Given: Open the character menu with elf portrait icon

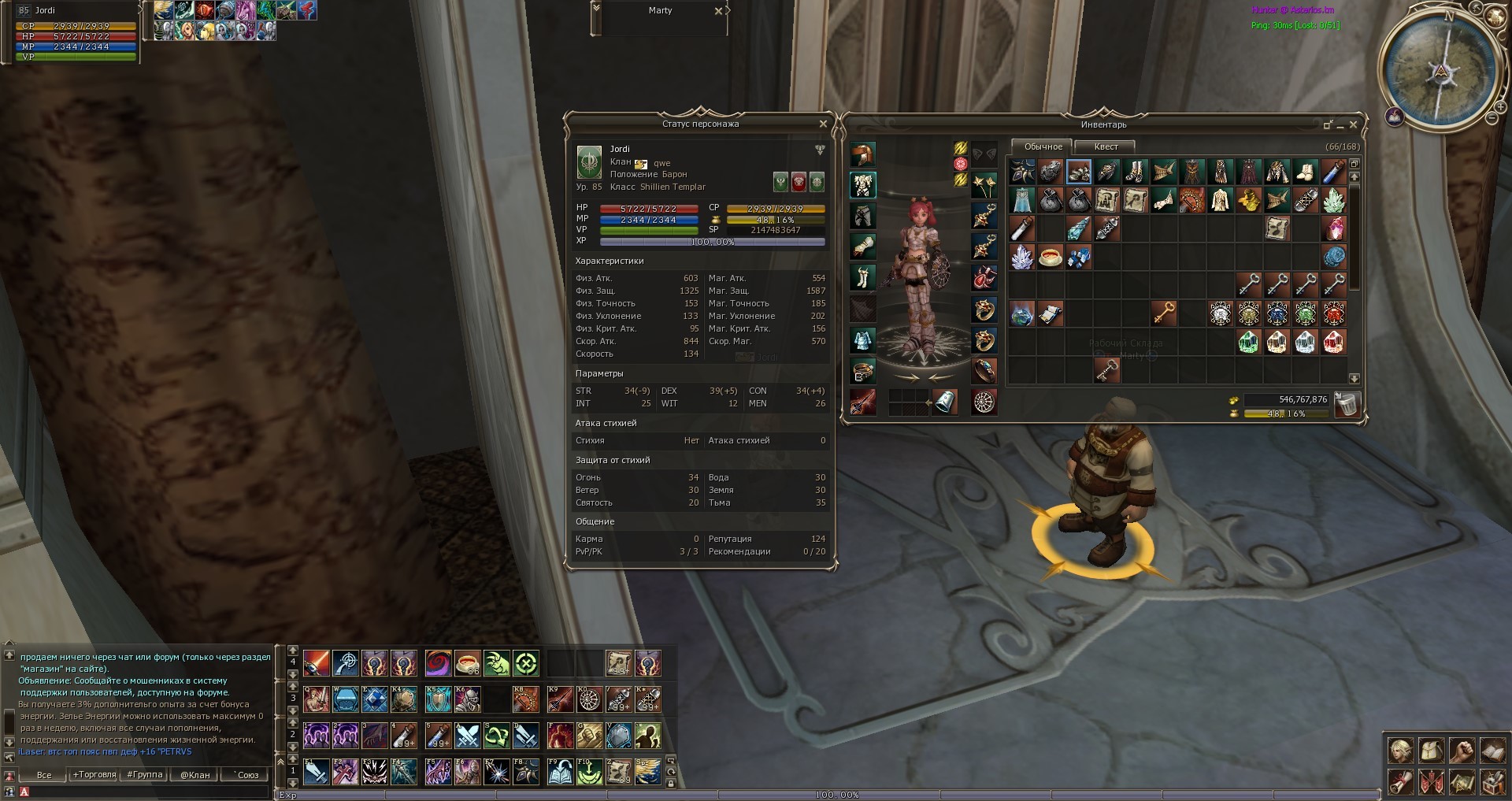Looking at the screenshot, I should point(1400,750).
